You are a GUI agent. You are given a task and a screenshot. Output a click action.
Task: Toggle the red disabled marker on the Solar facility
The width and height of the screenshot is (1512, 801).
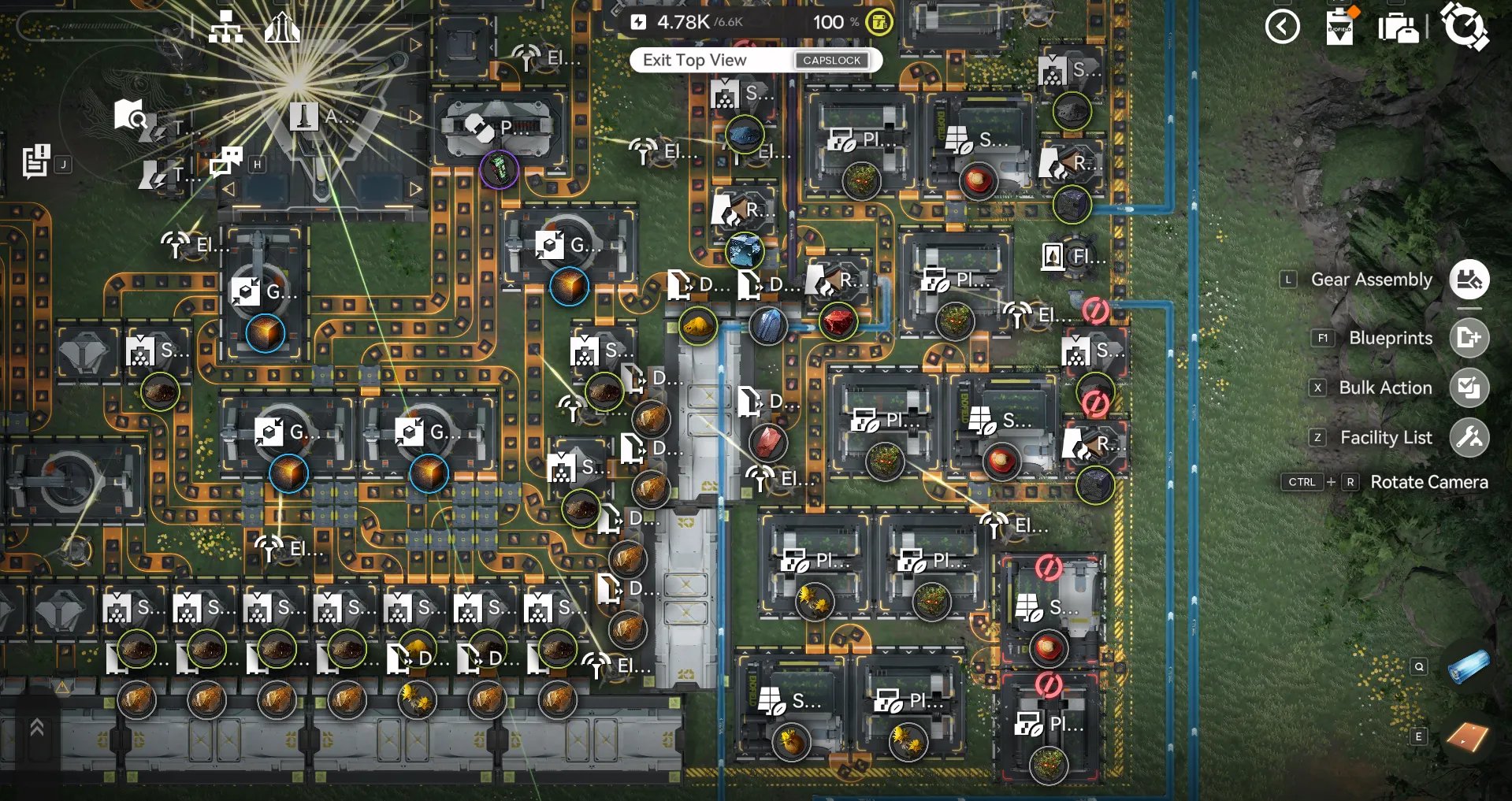[1048, 569]
